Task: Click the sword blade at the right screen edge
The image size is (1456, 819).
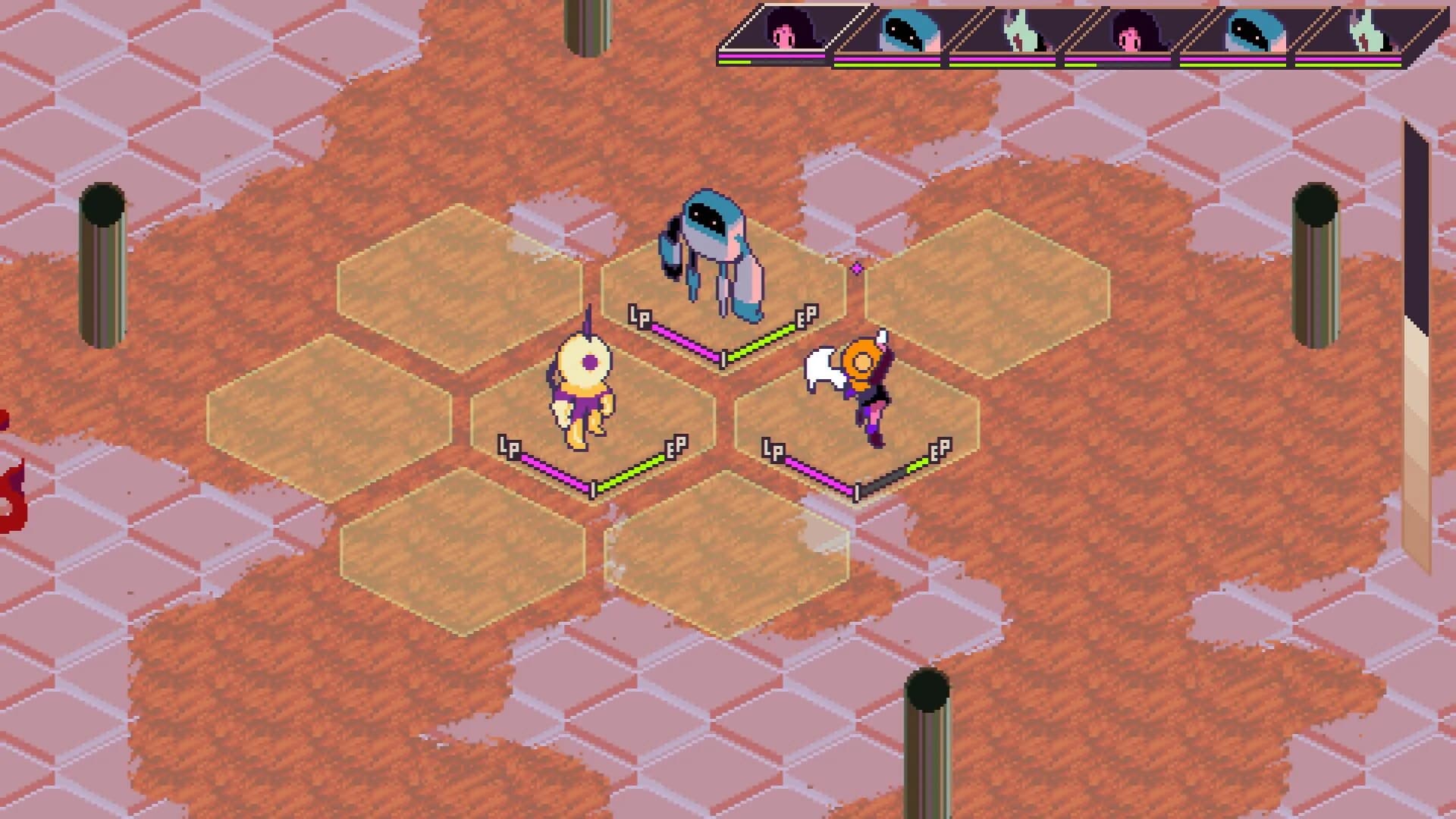Action: [1426, 303]
